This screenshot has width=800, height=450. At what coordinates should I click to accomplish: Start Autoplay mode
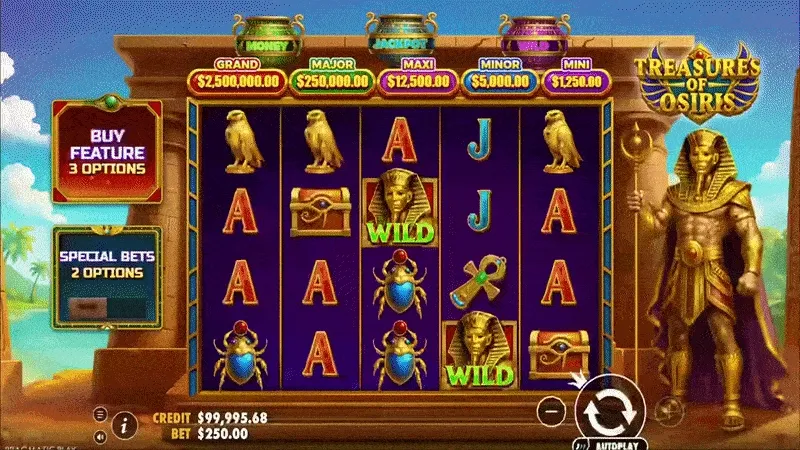tap(608, 439)
